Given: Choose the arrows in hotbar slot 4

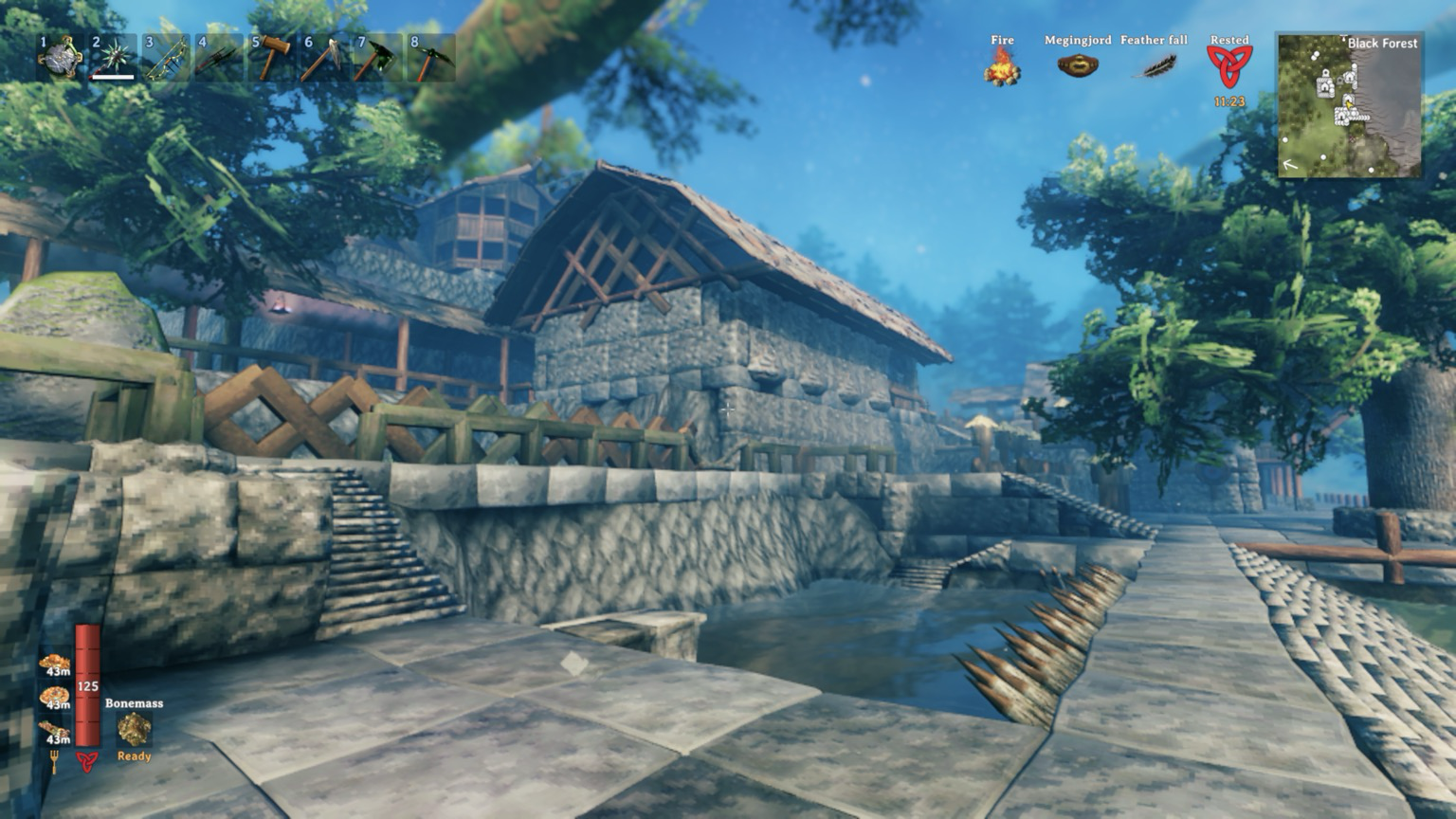Looking at the screenshot, I should pyautogui.click(x=219, y=59).
